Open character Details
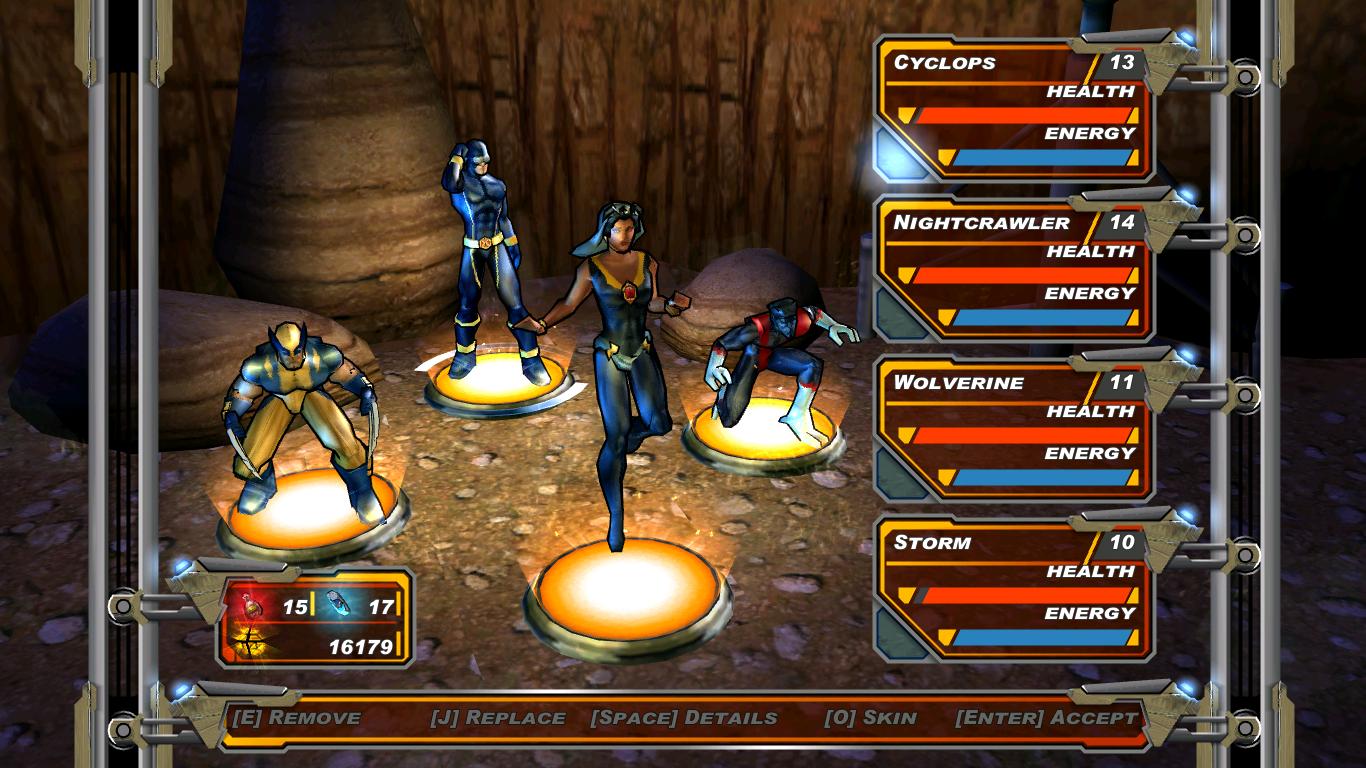This screenshot has width=1366, height=768. [x=684, y=718]
